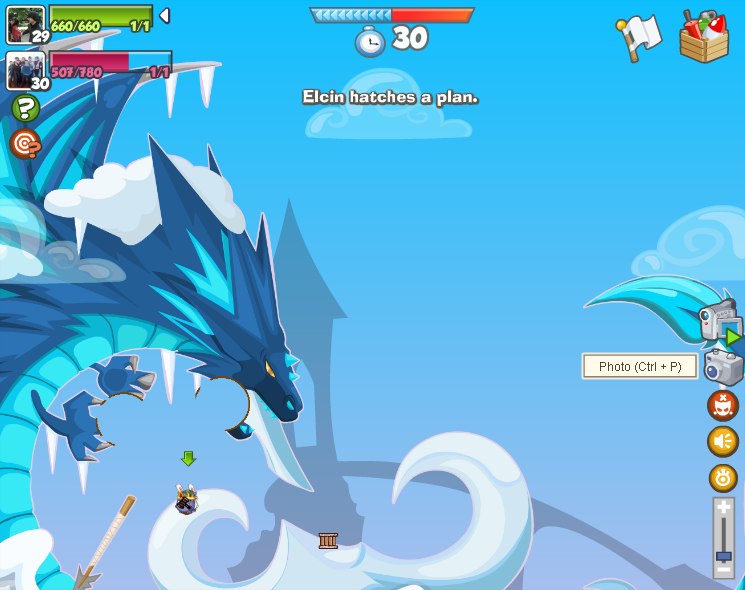The width and height of the screenshot is (745, 590).
Task: Click the white surrender flag icon
Action: click(x=639, y=37)
